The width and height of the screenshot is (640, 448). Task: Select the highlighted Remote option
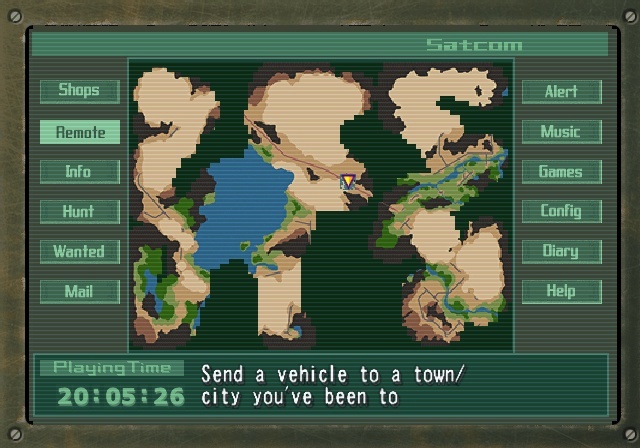[79, 131]
